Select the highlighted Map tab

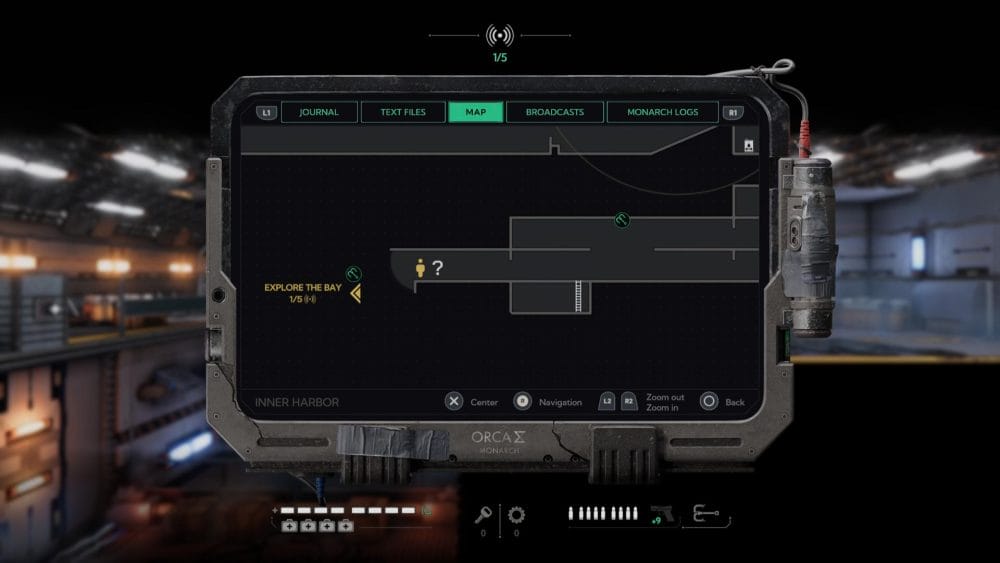[476, 112]
